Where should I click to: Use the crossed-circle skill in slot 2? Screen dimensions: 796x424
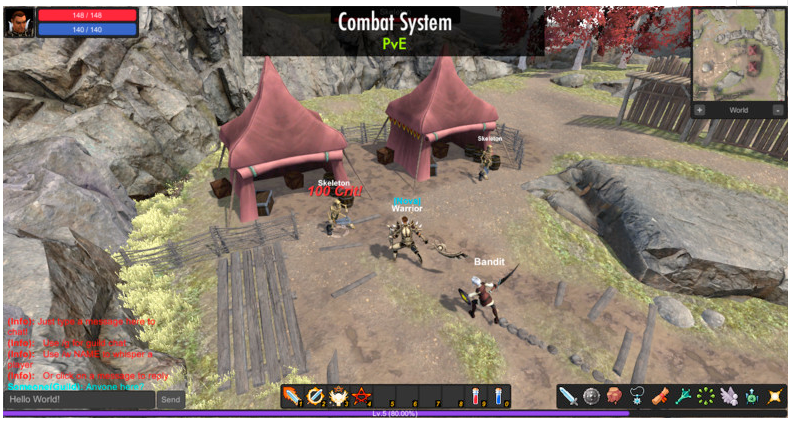[x=316, y=396]
